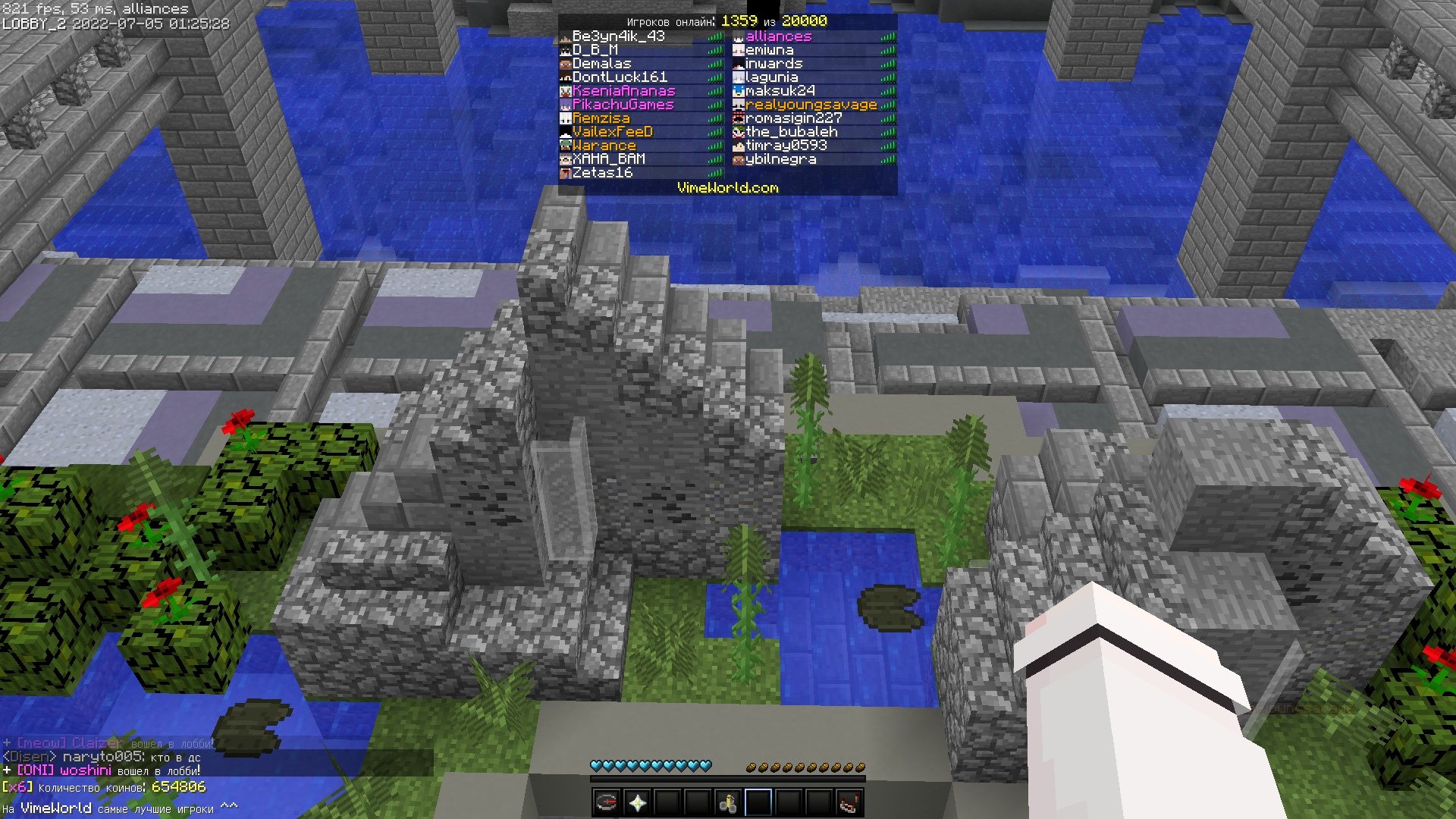The height and width of the screenshot is (819, 1456).
Task: Click the VimeWorld.com footer text
Action: pyautogui.click(x=727, y=188)
